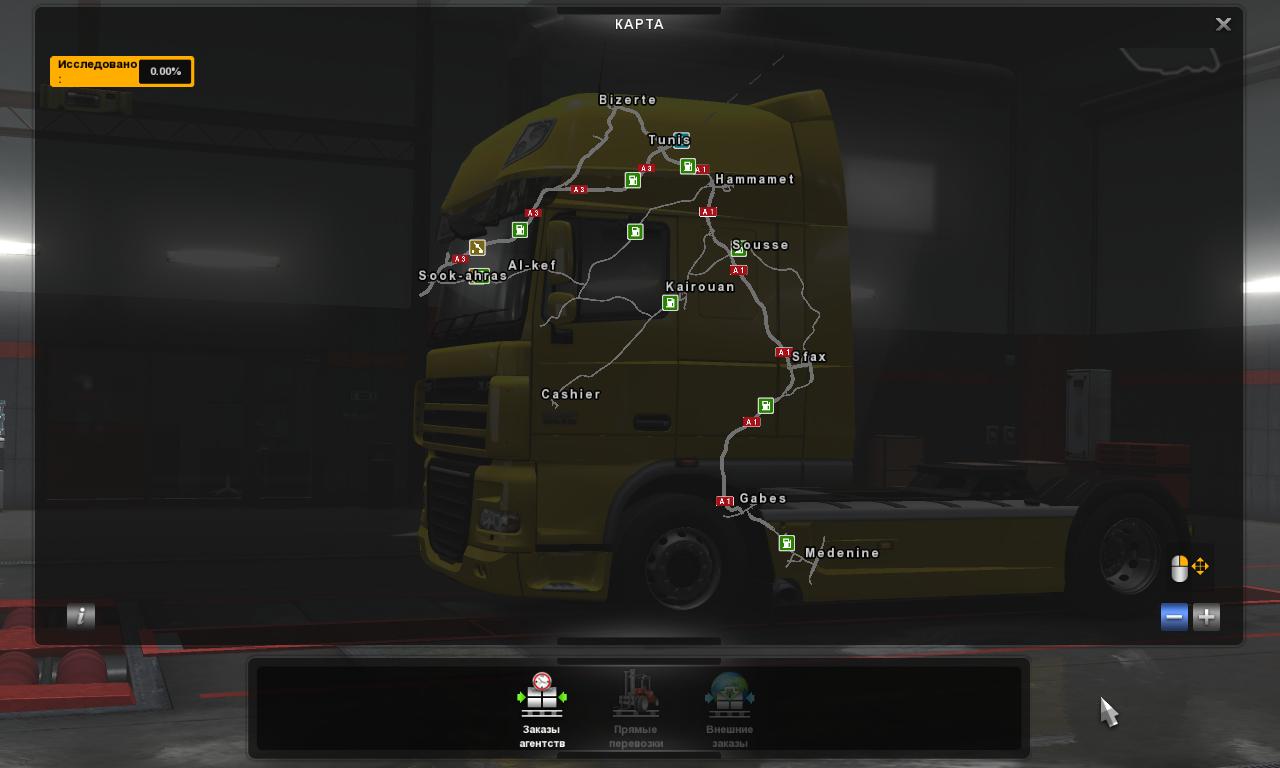Choose the Cashier city label
This screenshot has width=1280, height=768.
point(571,395)
